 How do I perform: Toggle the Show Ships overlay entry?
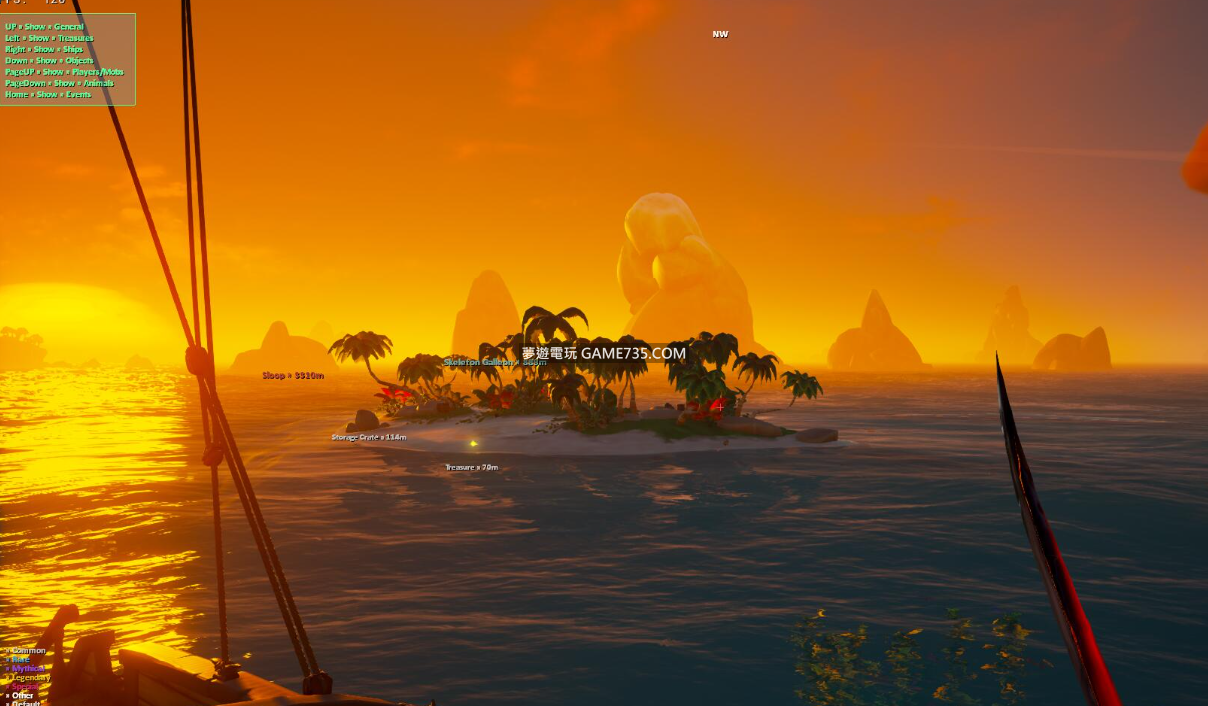pyautogui.click(x=44, y=49)
